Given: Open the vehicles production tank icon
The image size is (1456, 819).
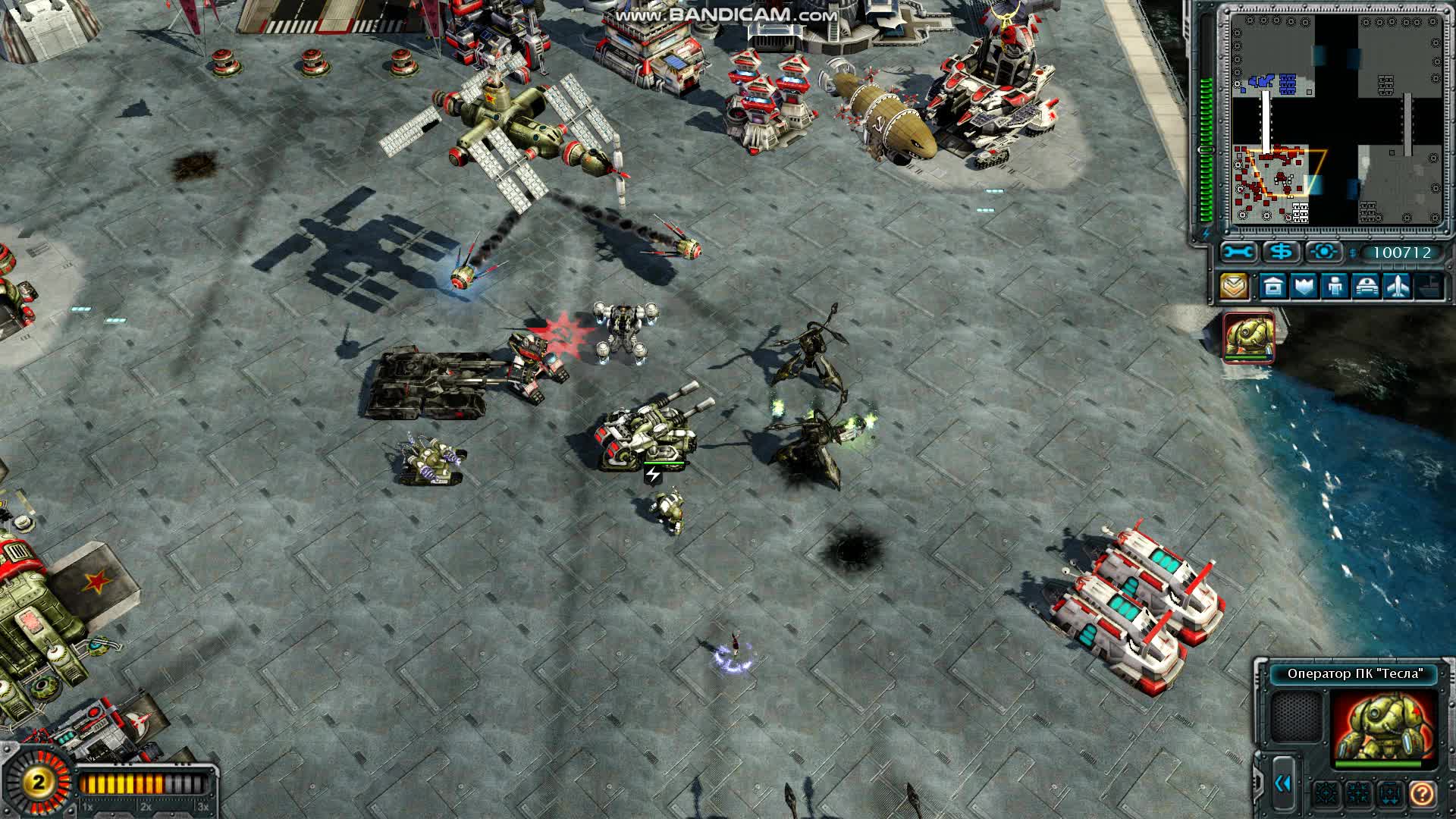Looking at the screenshot, I should [x=1365, y=285].
